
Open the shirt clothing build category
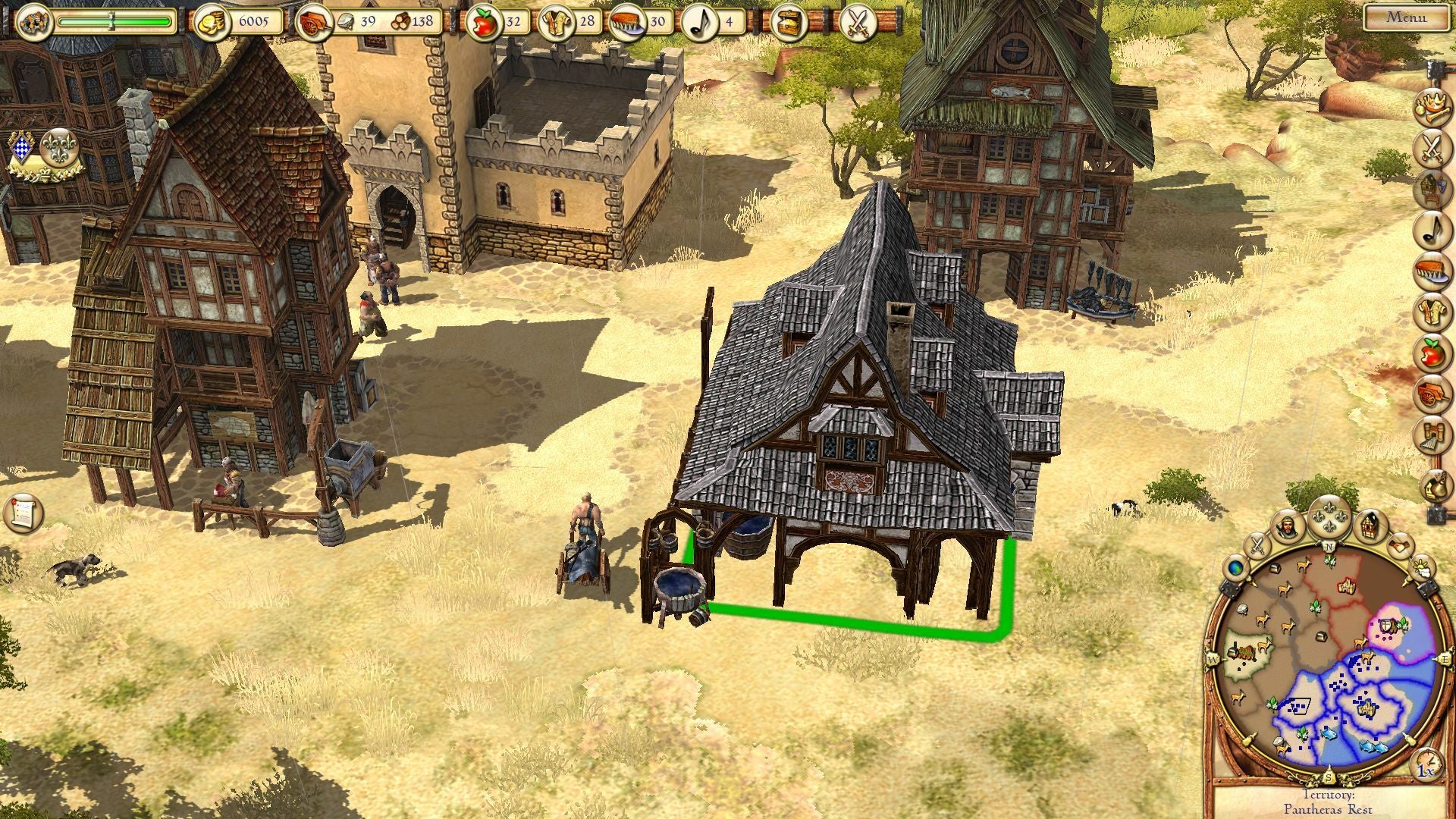coord(1431,312)
